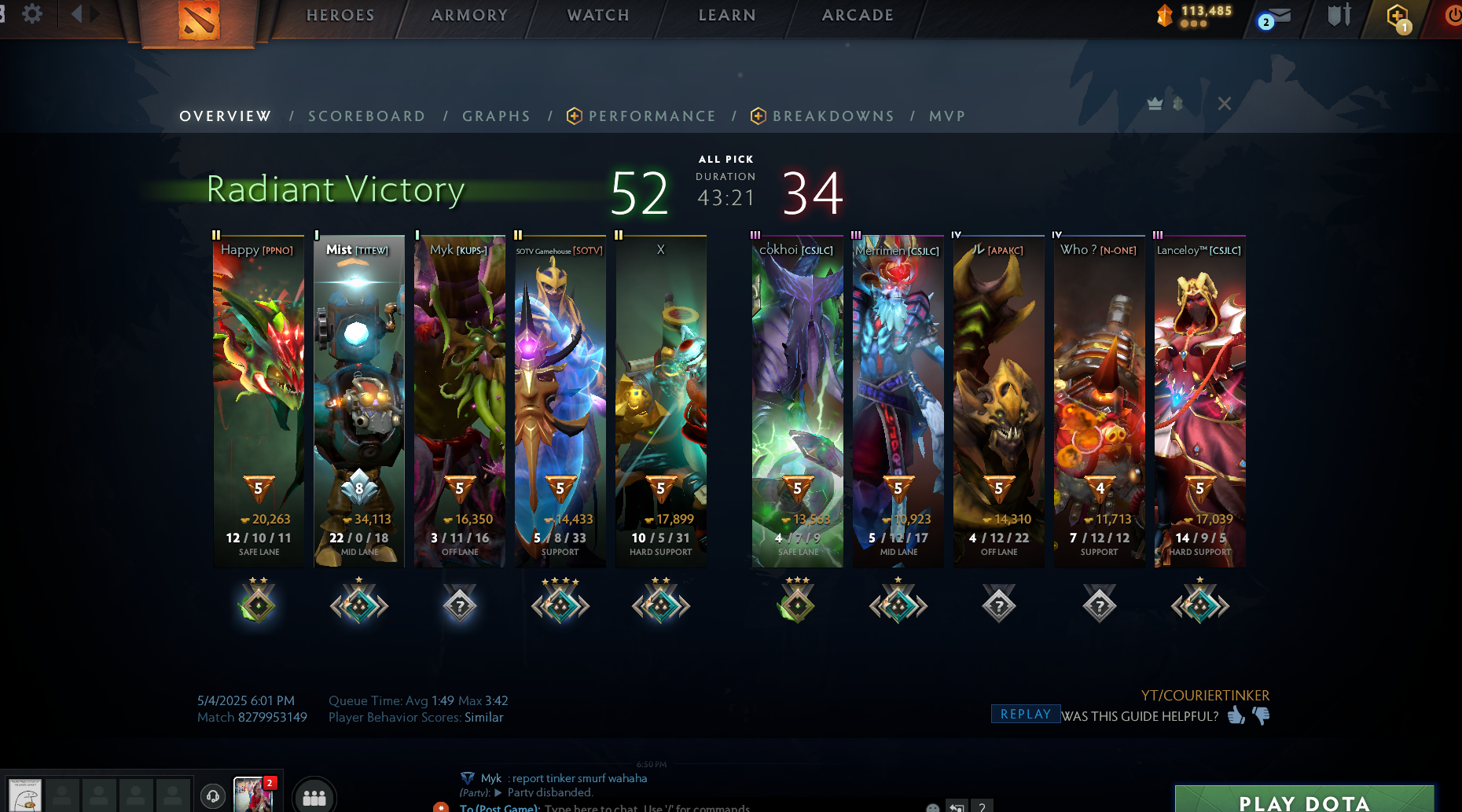Show the Graphs tab
The height and width of the screenshot is (812, 1462).
click(x=496, y=116)
